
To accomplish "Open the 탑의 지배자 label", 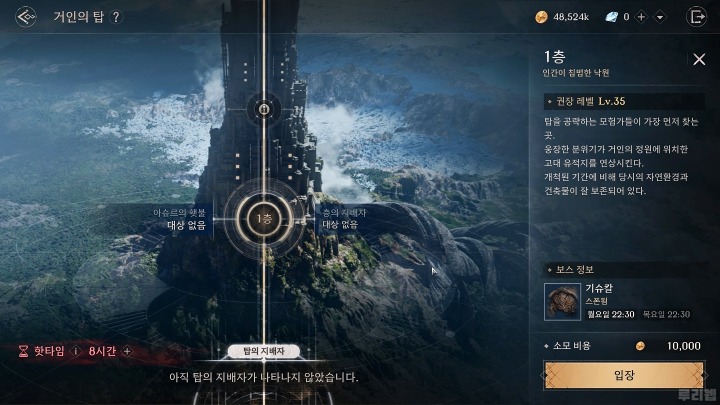I will click(264, 351).
